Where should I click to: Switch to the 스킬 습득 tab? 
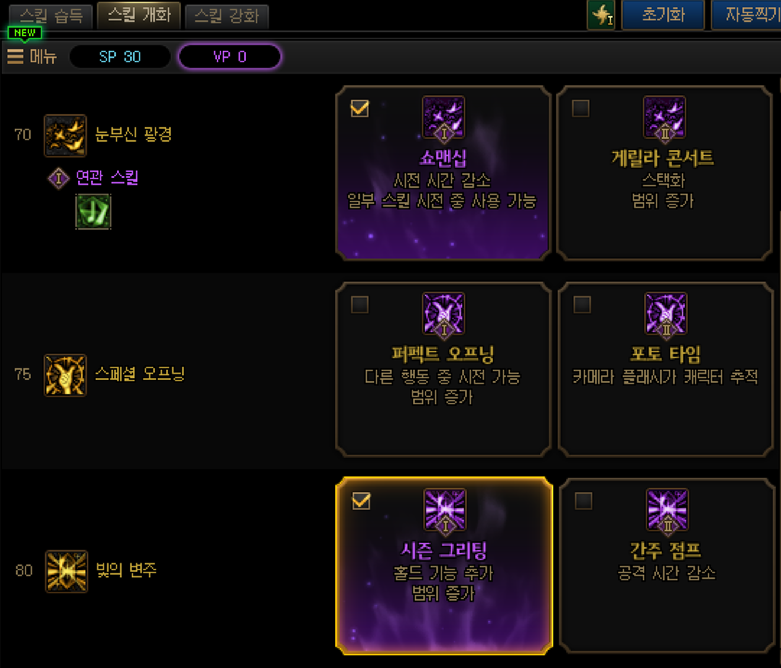click(x=49, y=15)
